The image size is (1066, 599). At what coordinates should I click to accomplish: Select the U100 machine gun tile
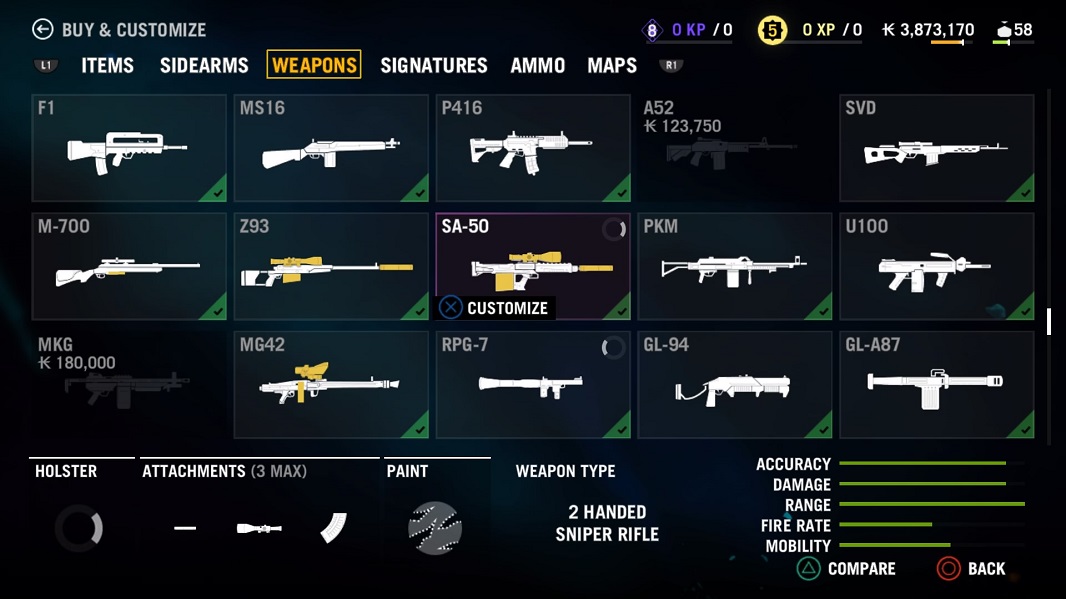[x=937, y=266]
